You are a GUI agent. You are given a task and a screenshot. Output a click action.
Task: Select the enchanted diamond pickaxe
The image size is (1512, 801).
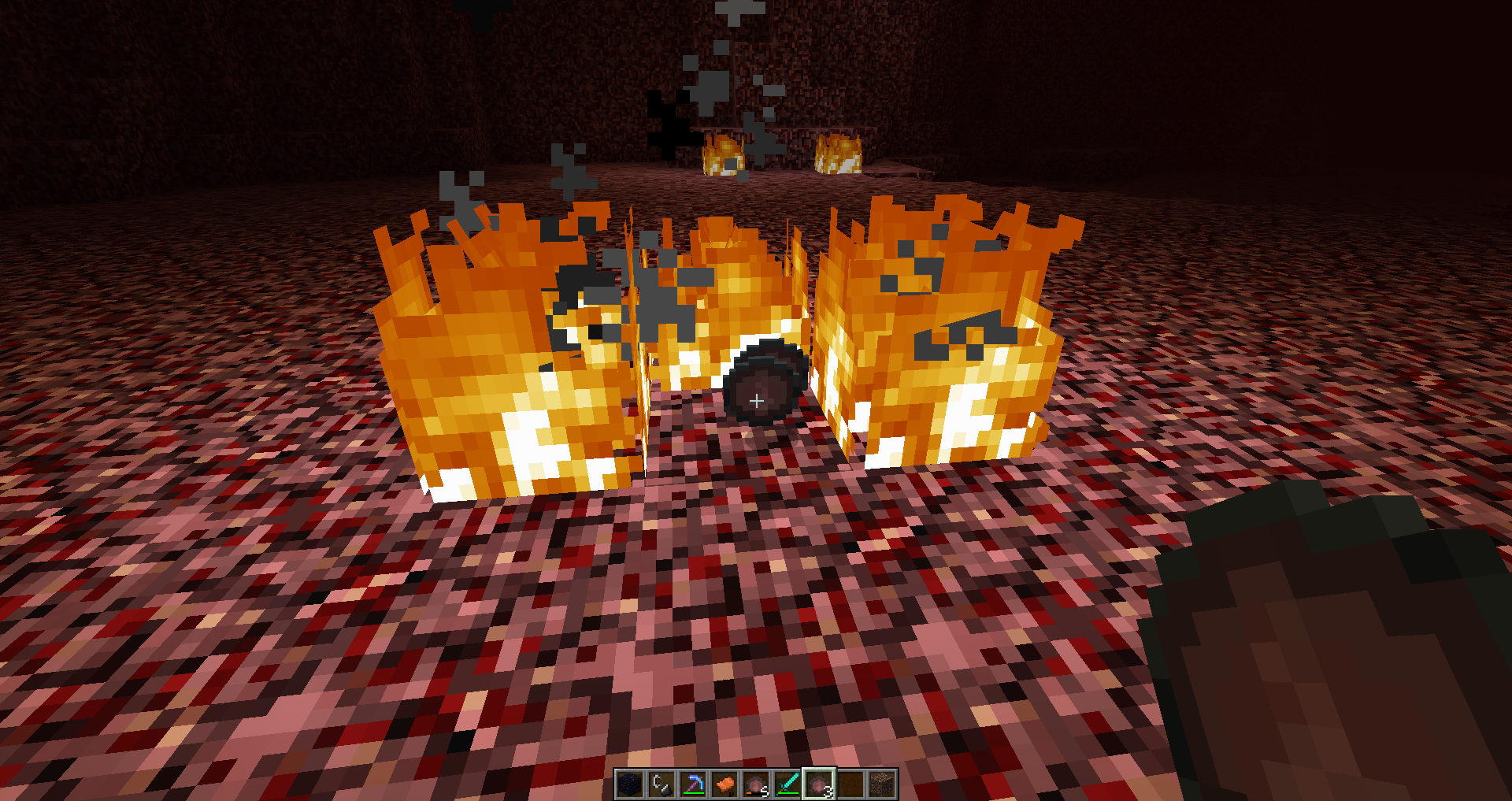693,784
